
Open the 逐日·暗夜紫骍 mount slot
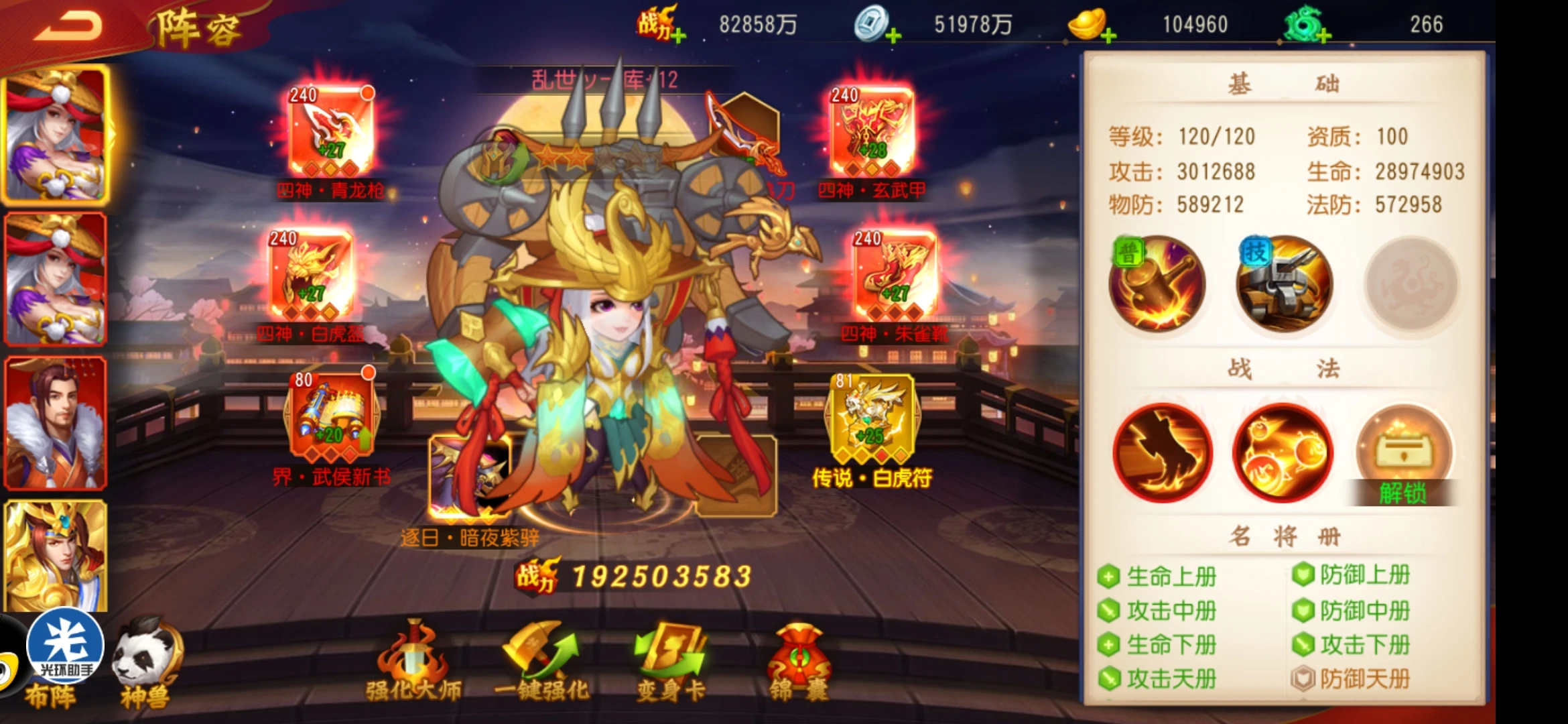469,477
